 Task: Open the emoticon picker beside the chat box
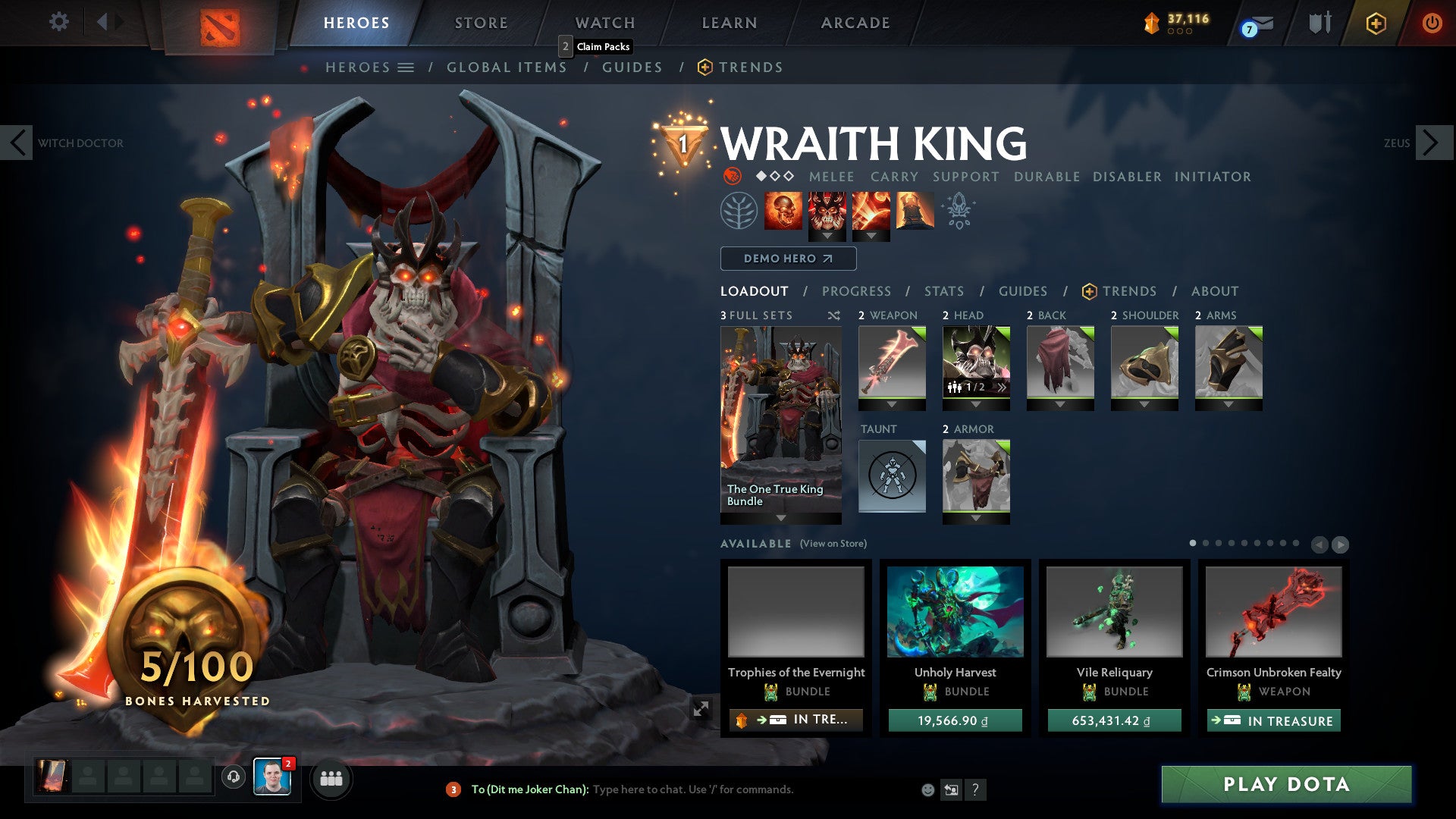pos(927,789)
